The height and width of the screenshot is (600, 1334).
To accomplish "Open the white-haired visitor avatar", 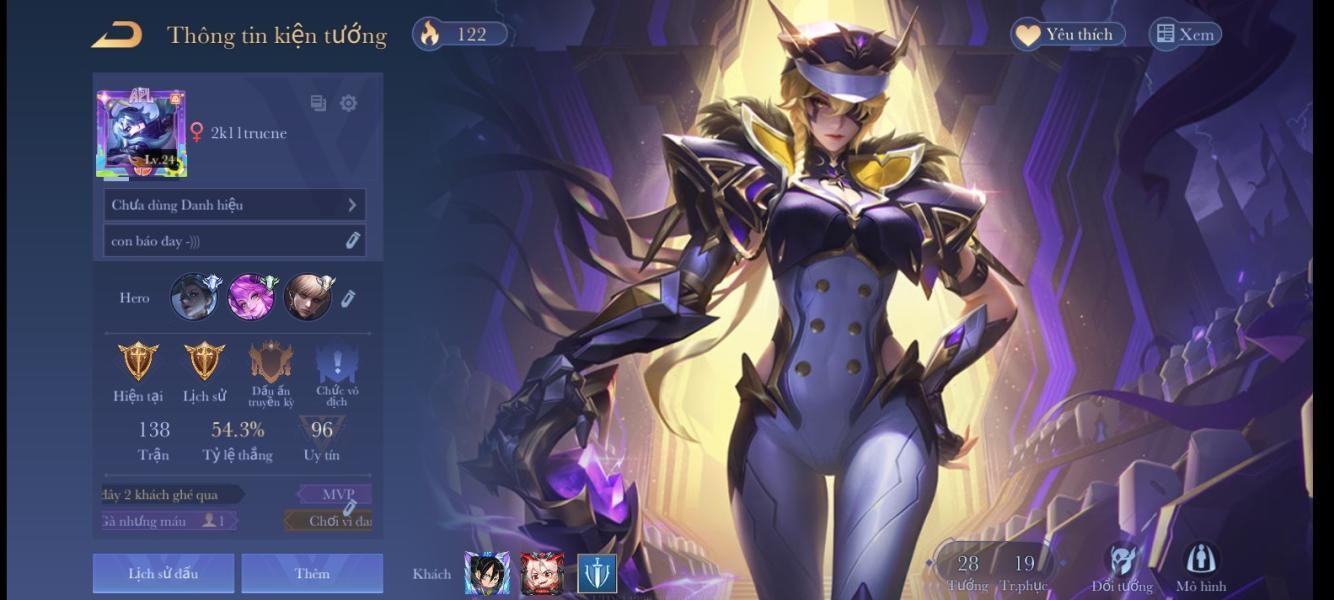I will point(541,573).
